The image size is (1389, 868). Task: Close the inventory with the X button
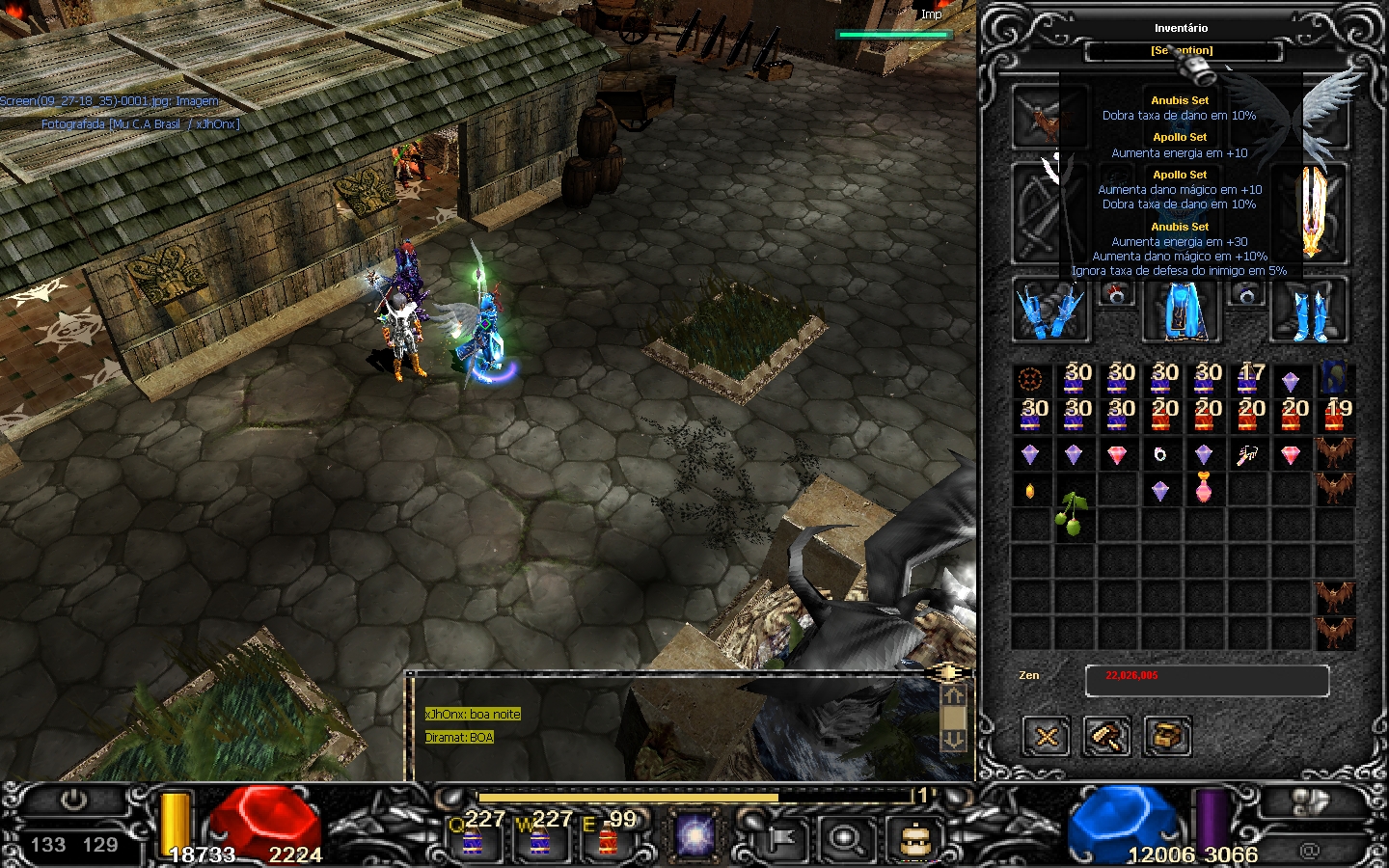(1047, 738)
